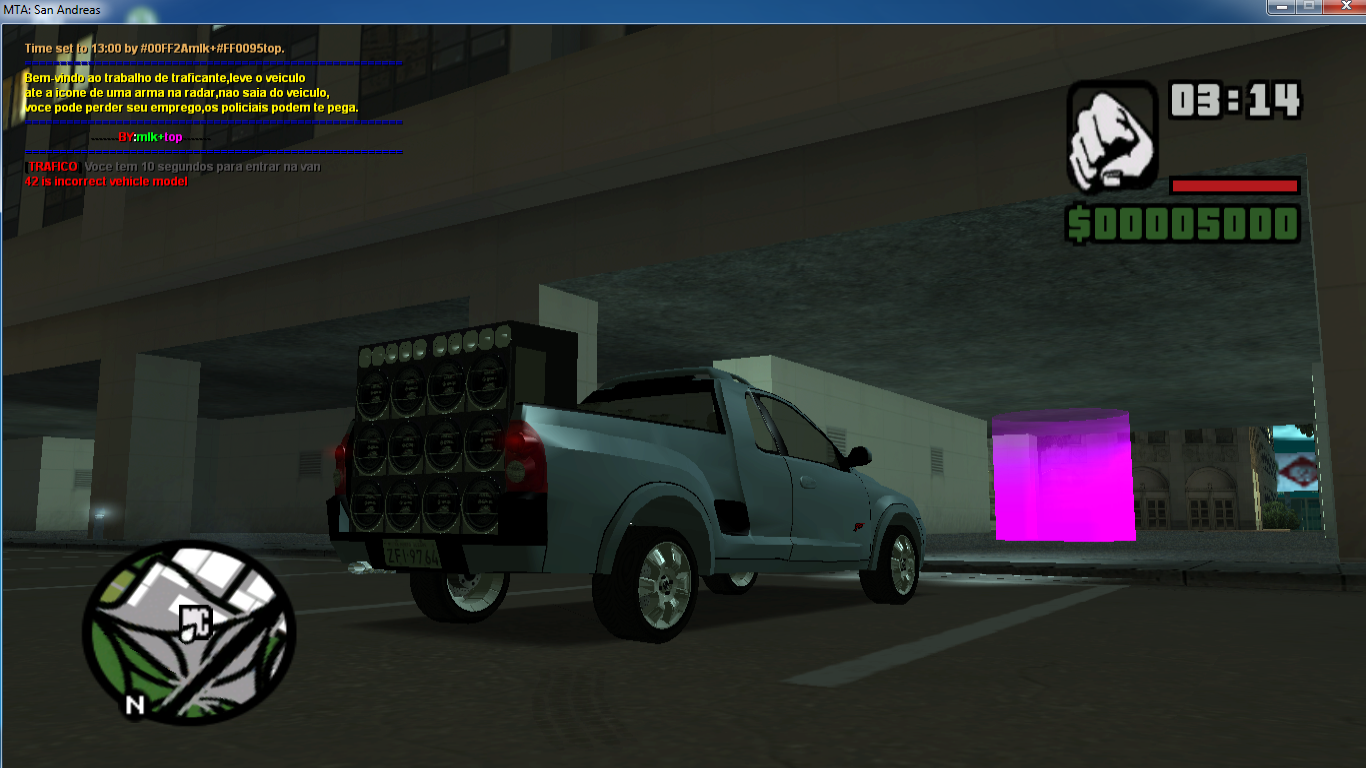Click the green money counter $00005000
Image resolution: width=1366 pixels, height=768 pixels.
tap(1185, 225)
